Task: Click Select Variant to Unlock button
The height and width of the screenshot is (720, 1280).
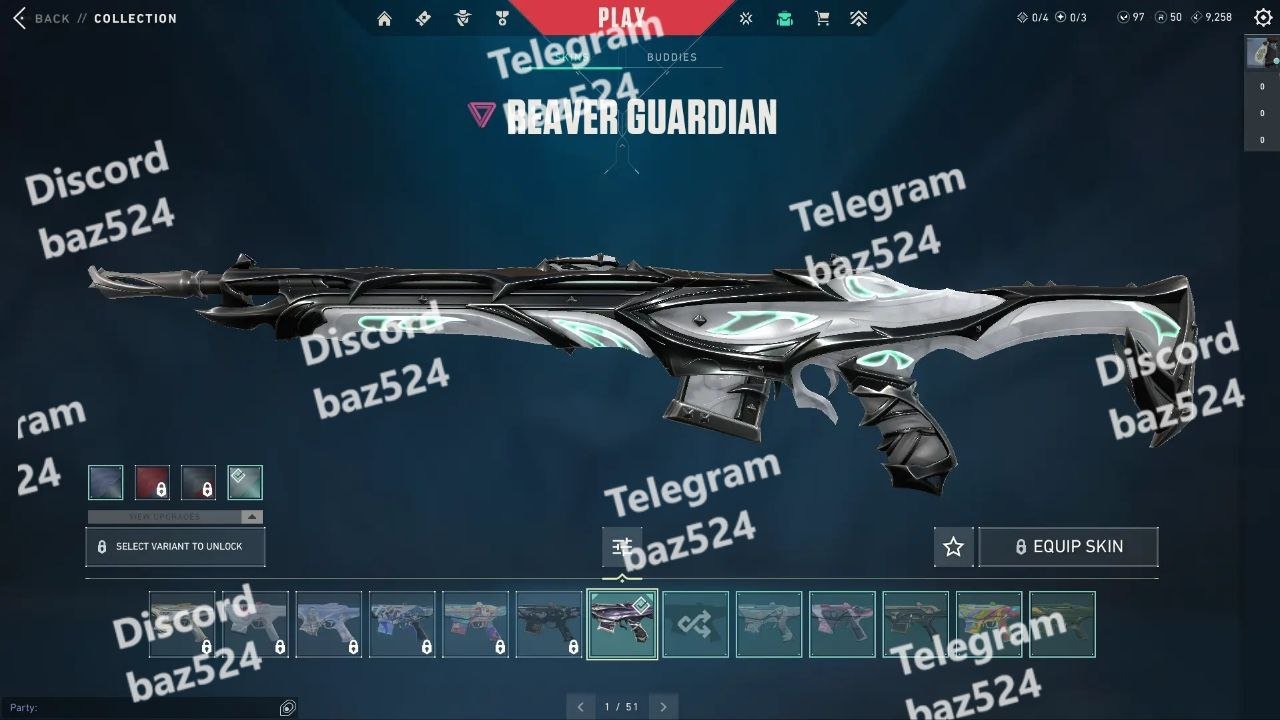Action: pyautogui.click(x=175, y=547)
